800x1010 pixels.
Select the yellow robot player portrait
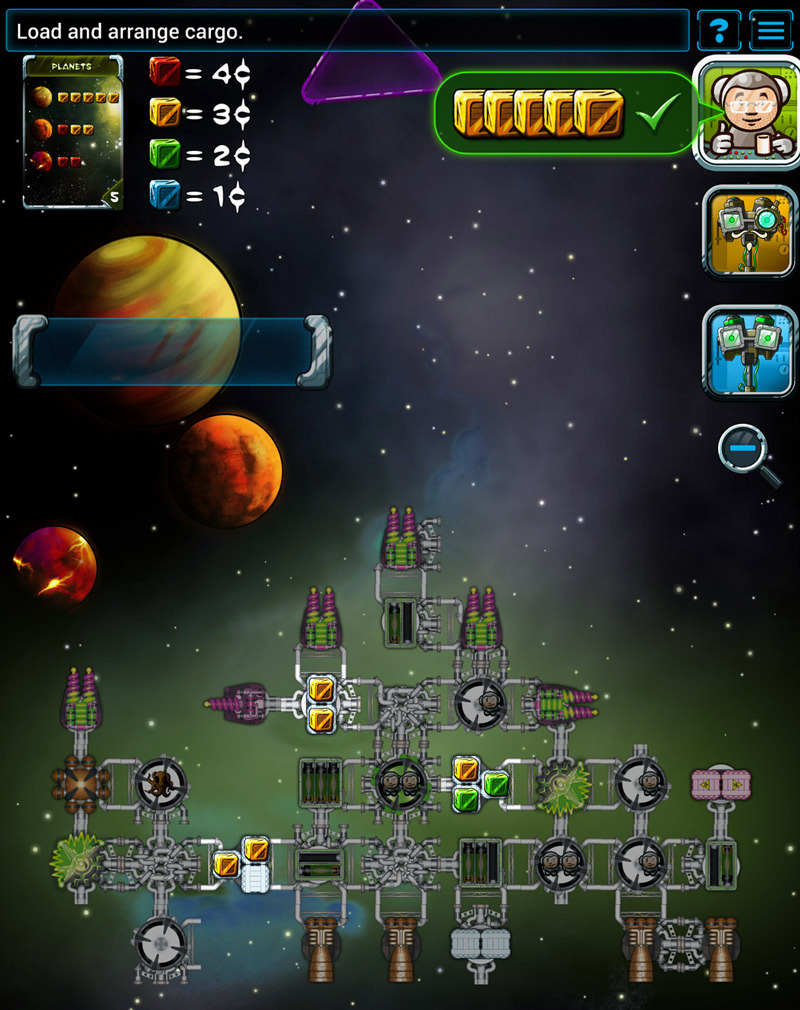click(749, 234)
